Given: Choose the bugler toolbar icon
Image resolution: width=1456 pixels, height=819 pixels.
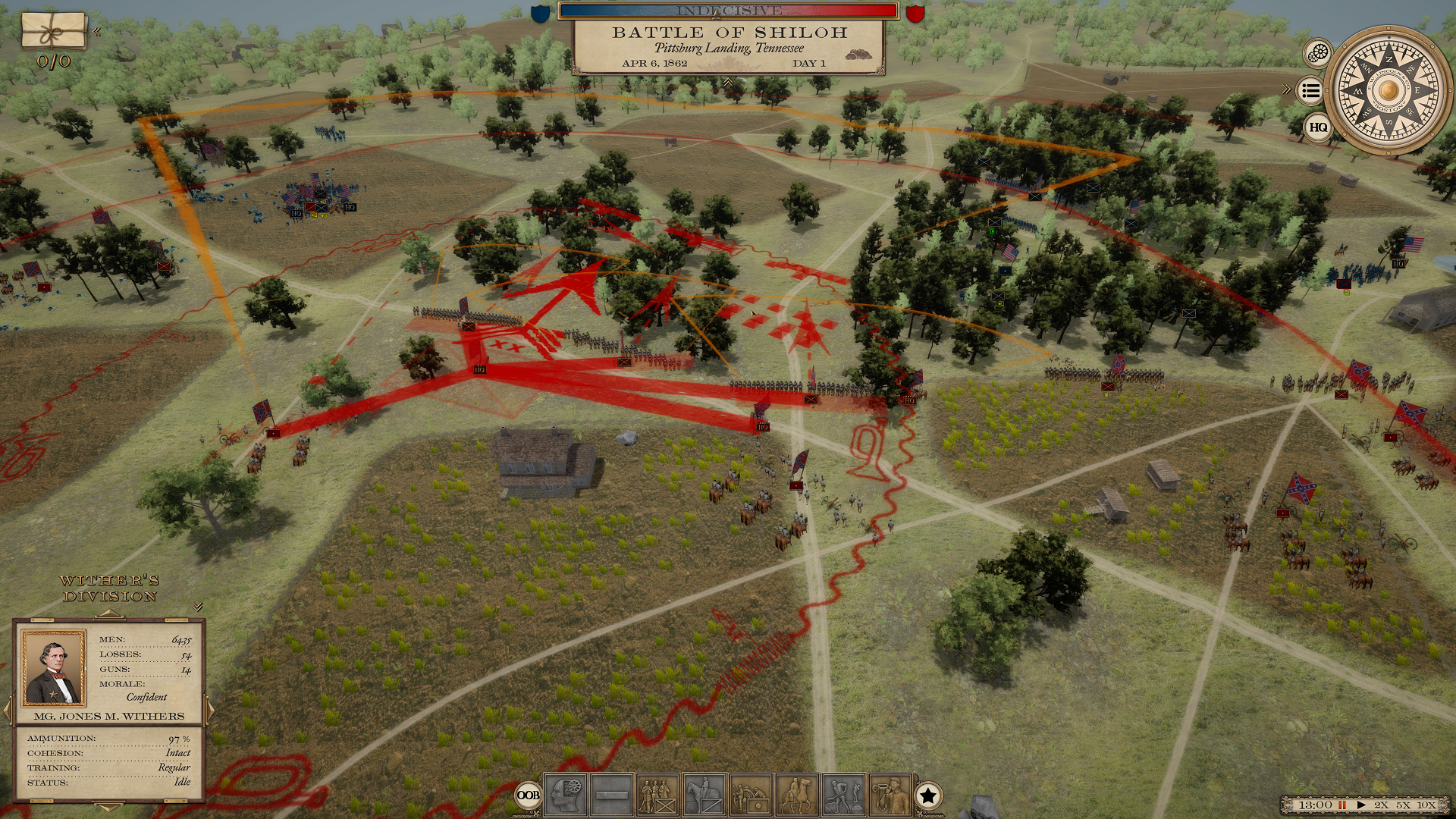Looking at the screenshot, I should point(890,795).
